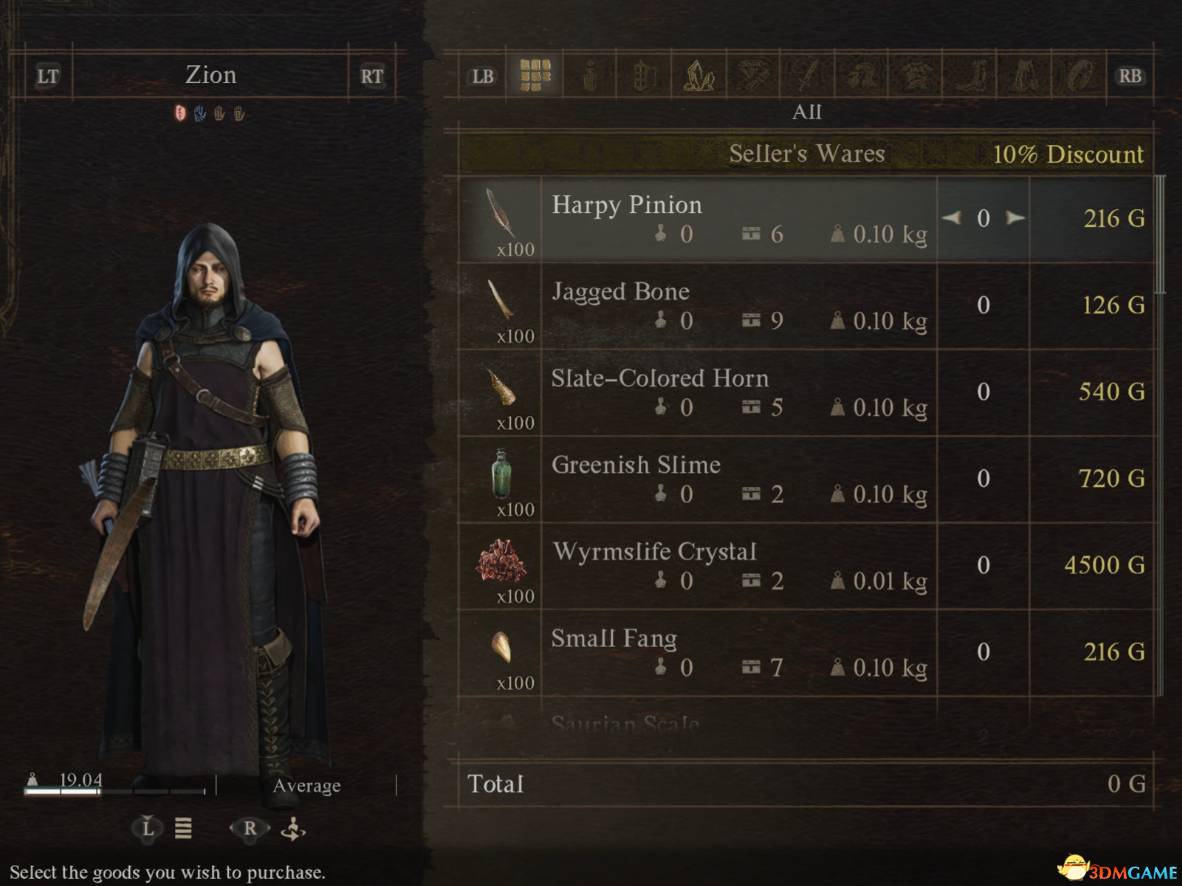Increase Harpy Pinion quantity with right arrow
This screenshot has height=886, width=1182.
pos(1016,218)
